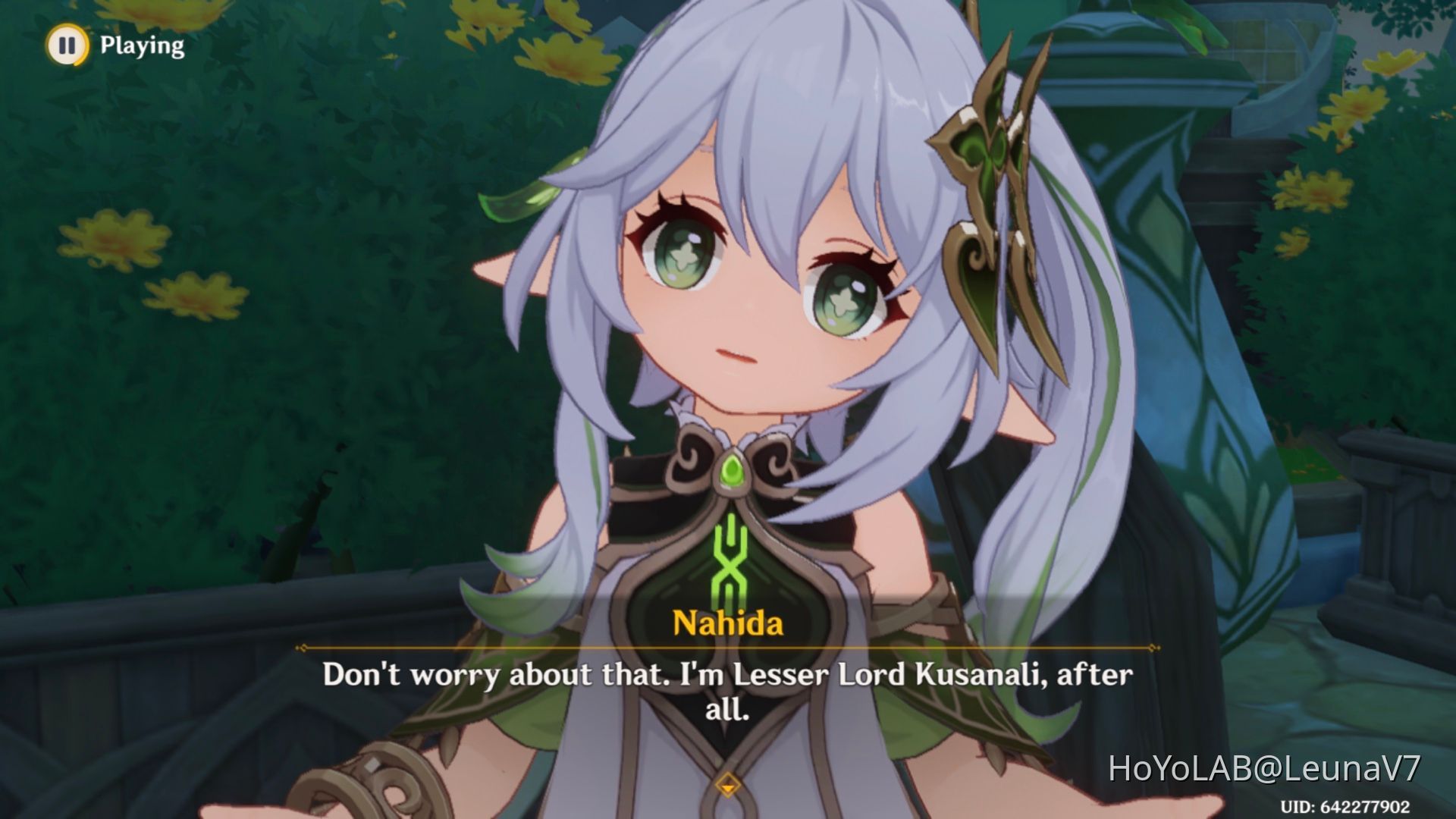This screenshot has height=819, width=1456.
Task: Select the pause button inside the gold ring
Action: [67, 45]
